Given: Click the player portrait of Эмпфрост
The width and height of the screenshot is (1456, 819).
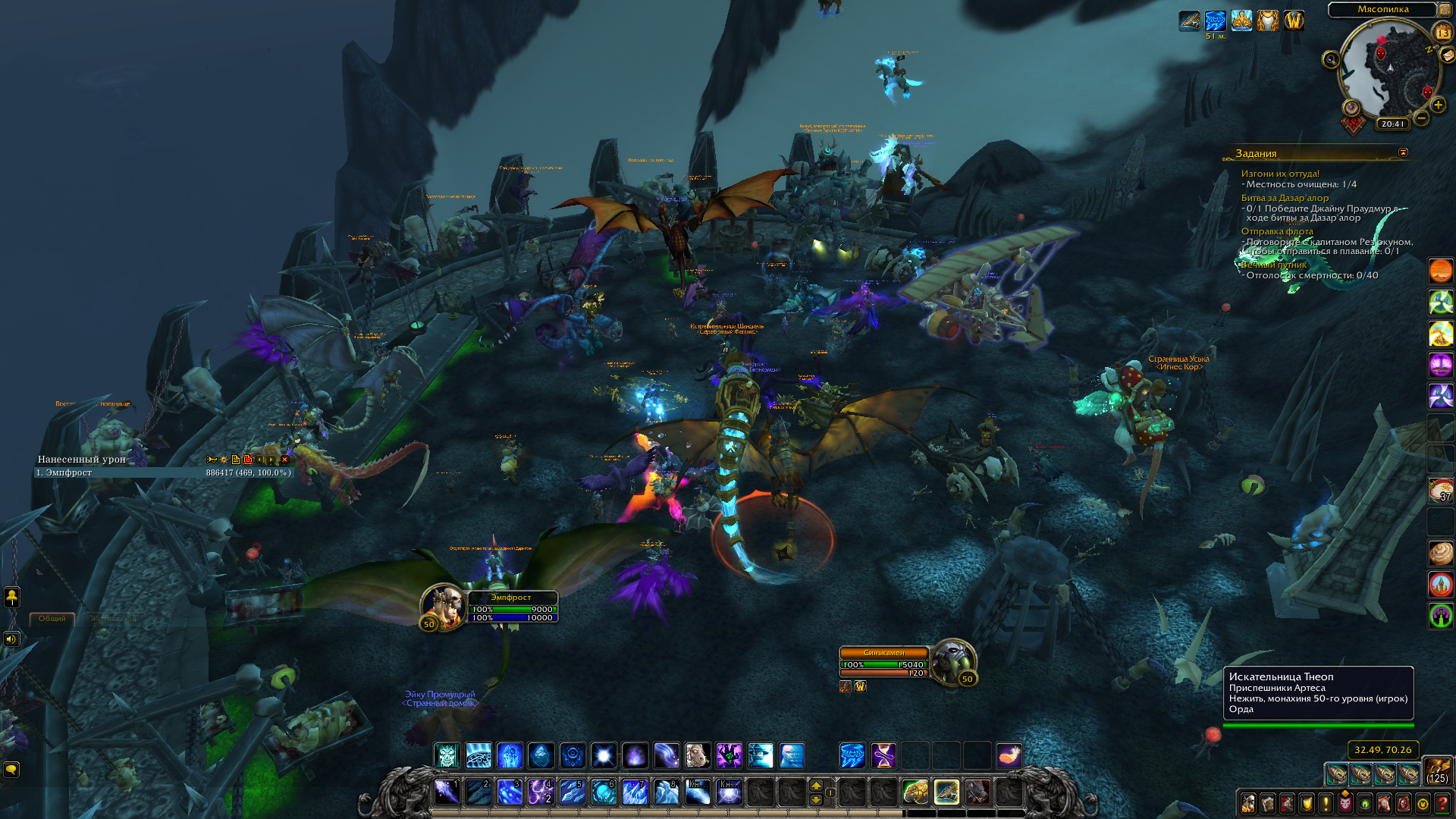Looking at the screenshot, I should pyautogui.click(x=442, y=606).
